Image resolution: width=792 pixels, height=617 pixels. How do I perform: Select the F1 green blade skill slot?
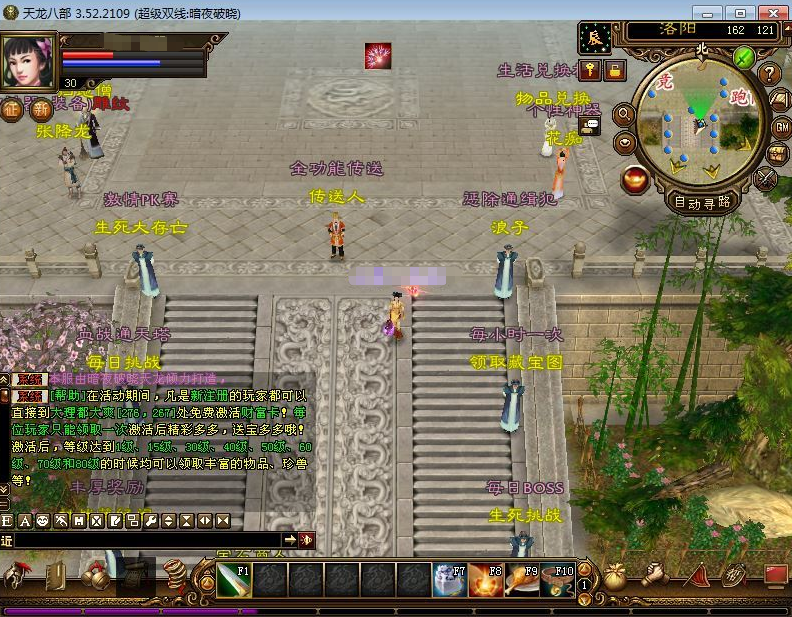point(233,579)
